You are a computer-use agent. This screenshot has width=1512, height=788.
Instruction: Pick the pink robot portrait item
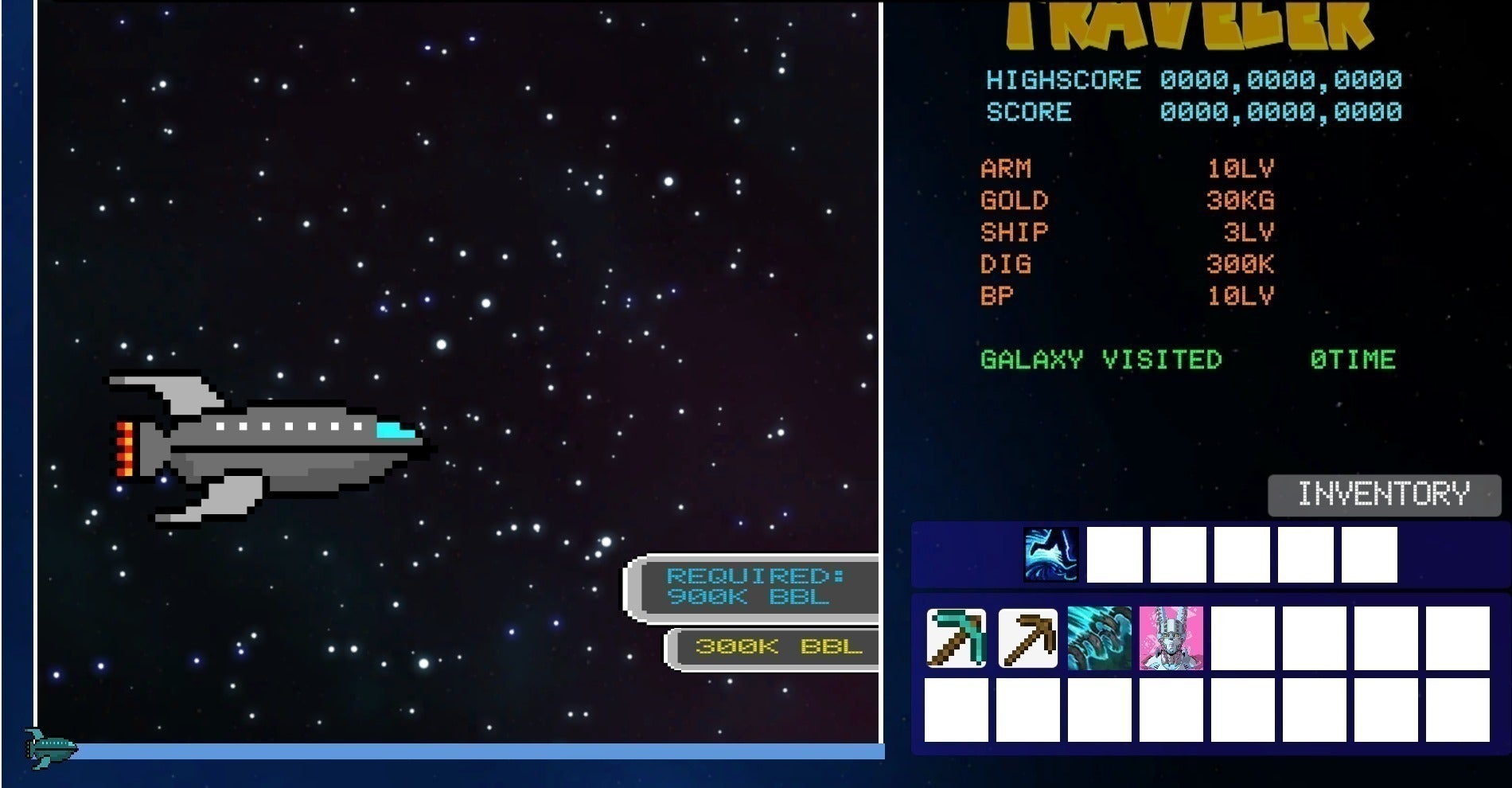pyautogui.click(x=1171, y=638)
